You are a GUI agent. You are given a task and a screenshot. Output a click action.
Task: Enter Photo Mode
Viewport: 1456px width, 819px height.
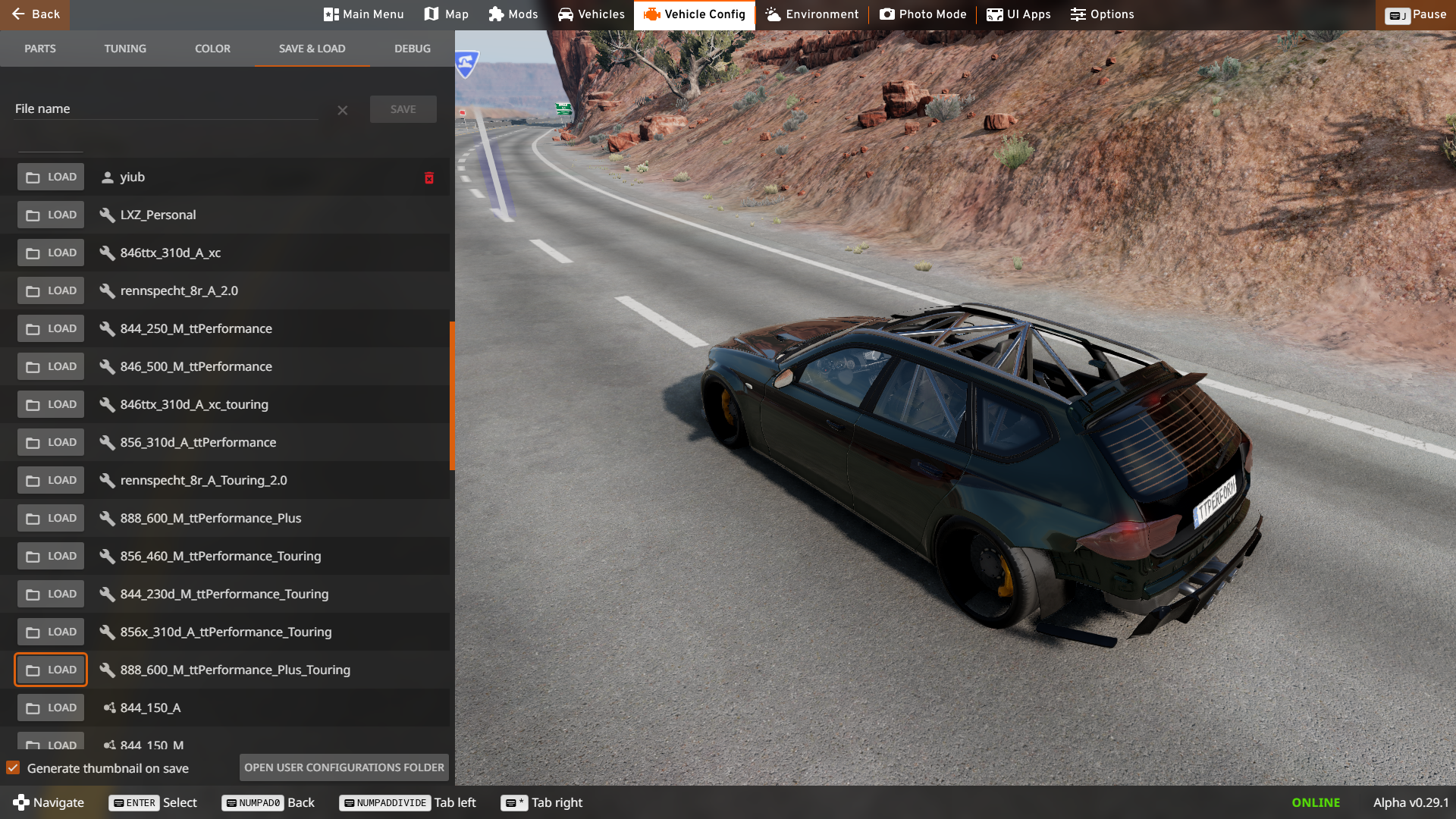(922, 14)
